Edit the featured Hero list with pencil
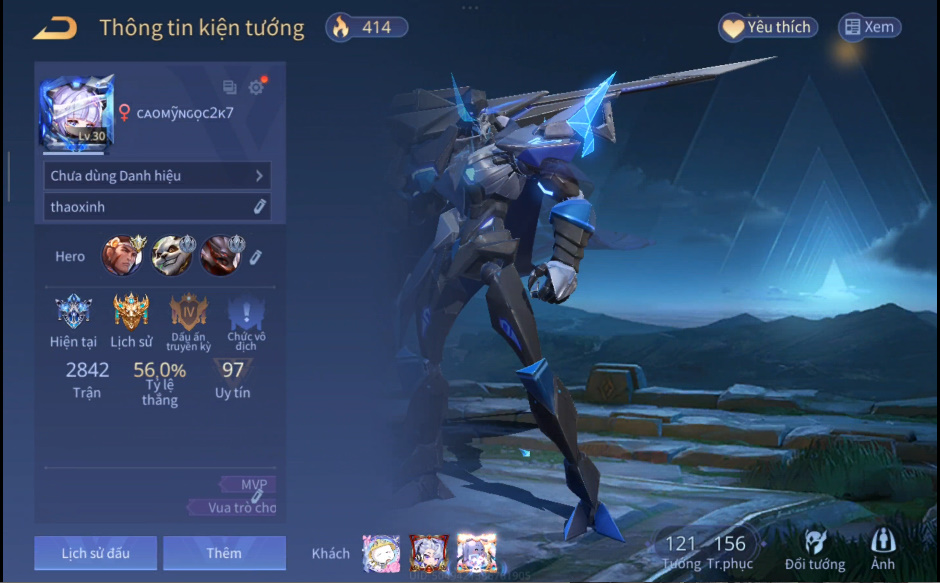Image resolution: width=940 pixels, height=583 pixels. click(x=256, y=257)
